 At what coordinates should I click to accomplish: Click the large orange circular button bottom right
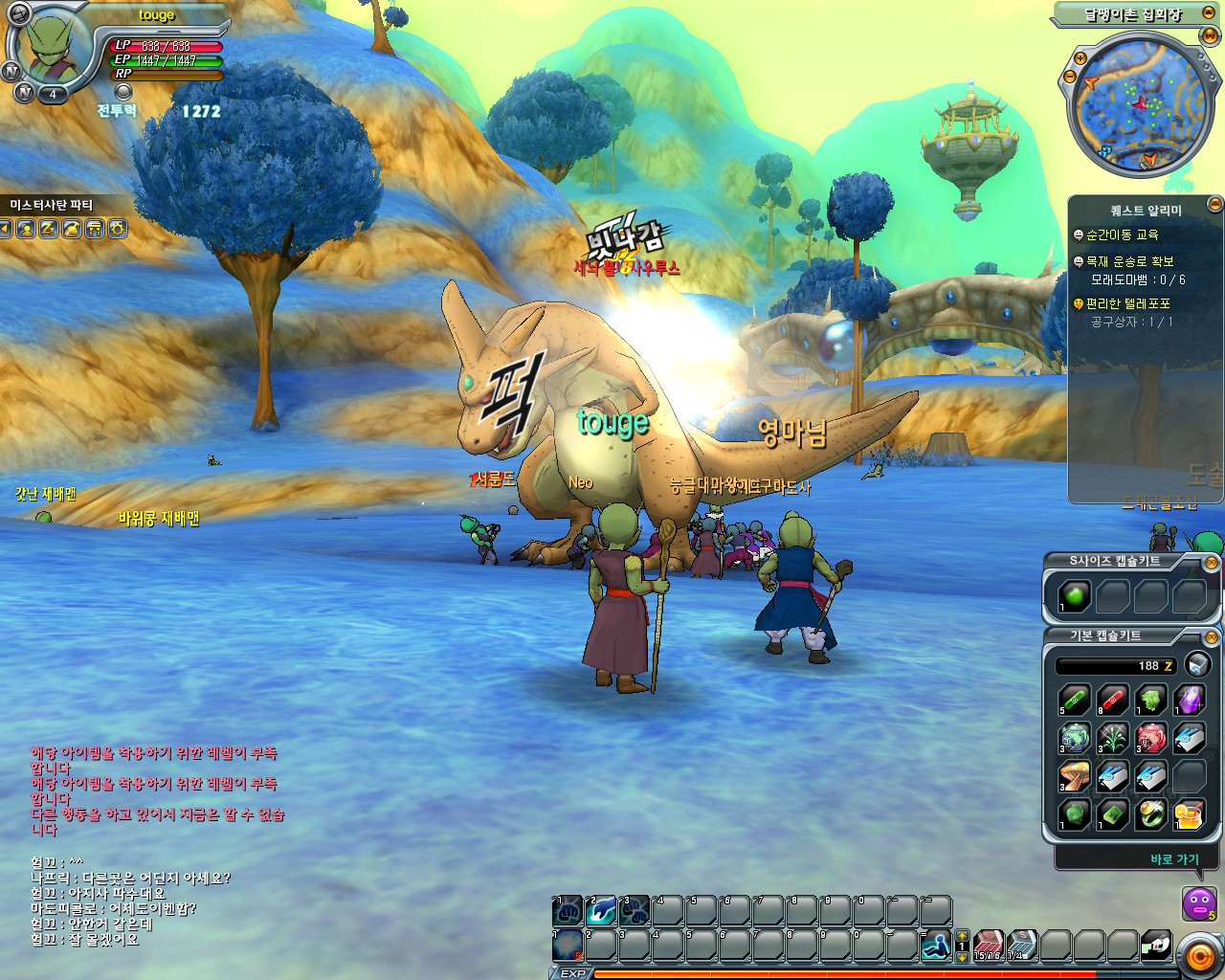[1200, 955]
